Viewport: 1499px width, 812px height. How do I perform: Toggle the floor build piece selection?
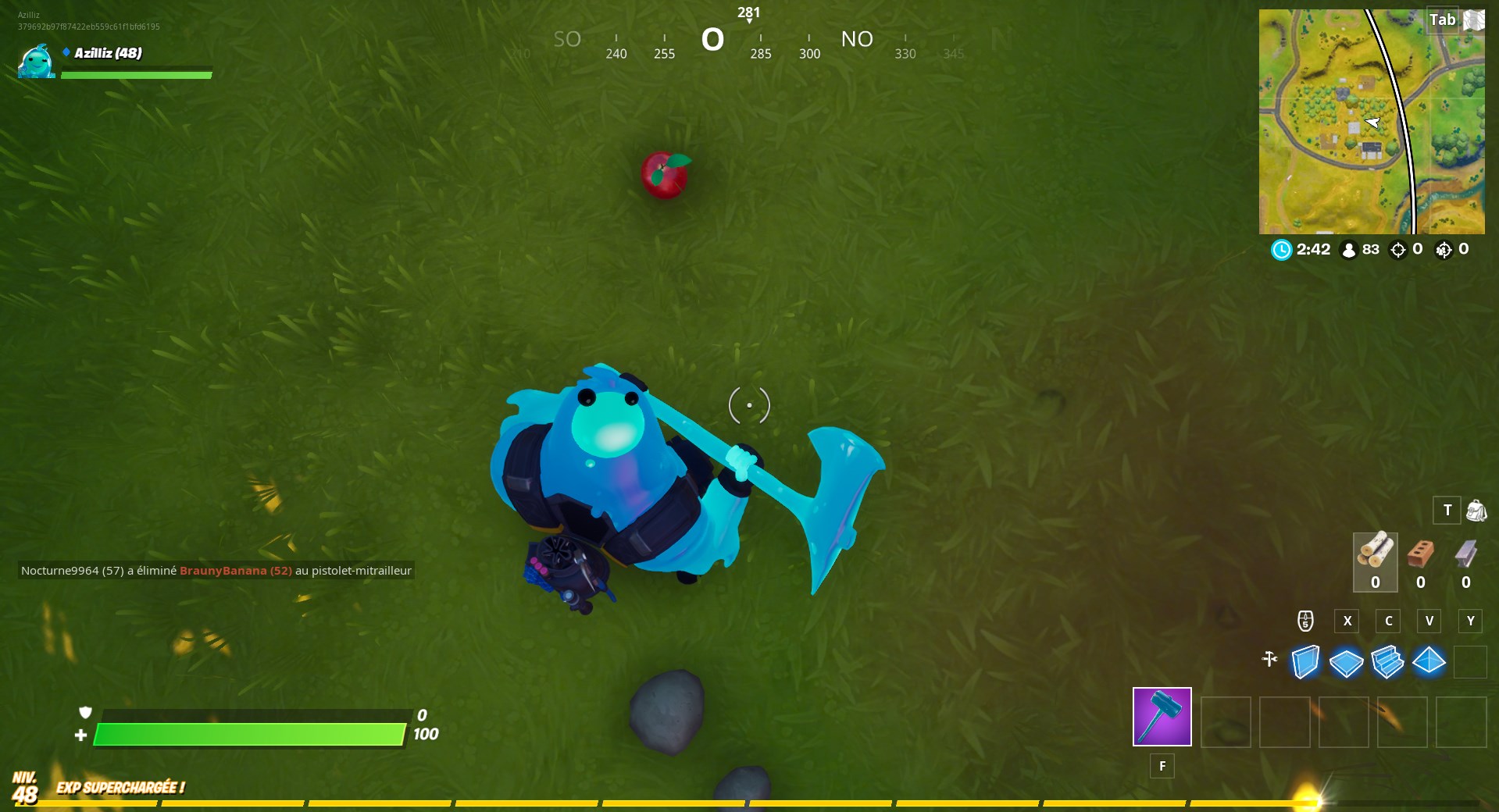pos(1347,662)
